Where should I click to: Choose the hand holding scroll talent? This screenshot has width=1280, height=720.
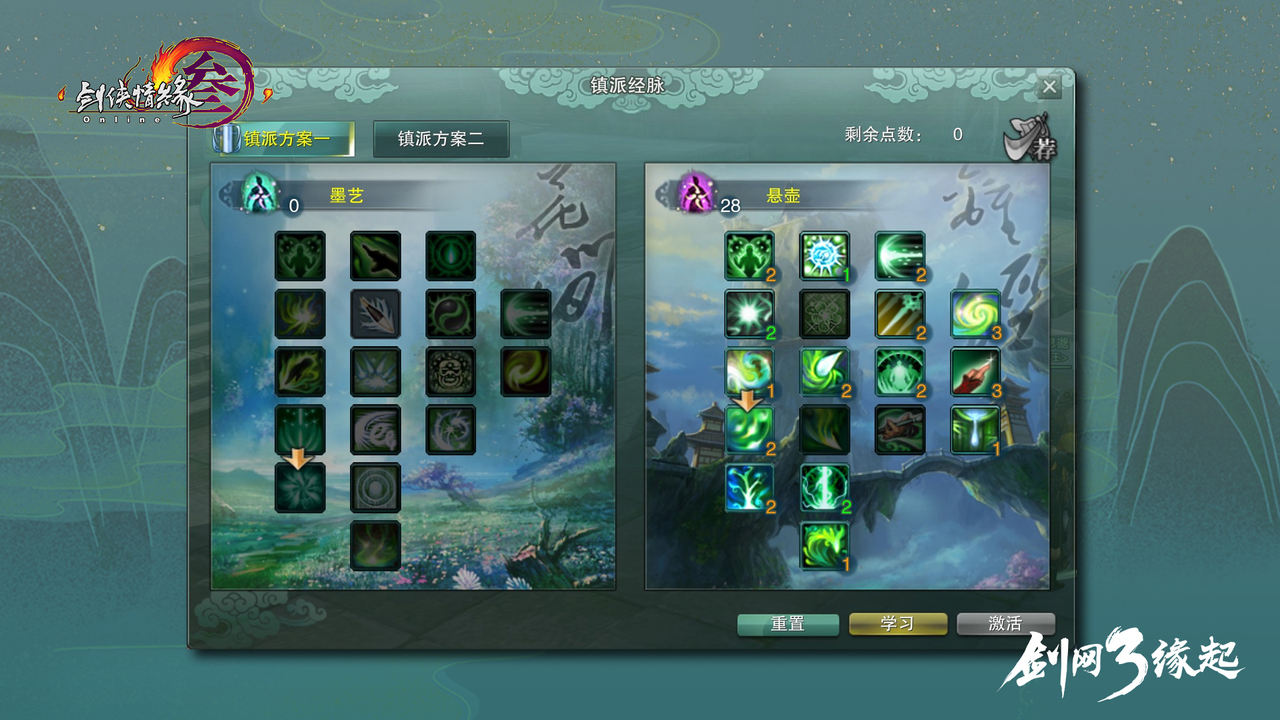(900, 430)
